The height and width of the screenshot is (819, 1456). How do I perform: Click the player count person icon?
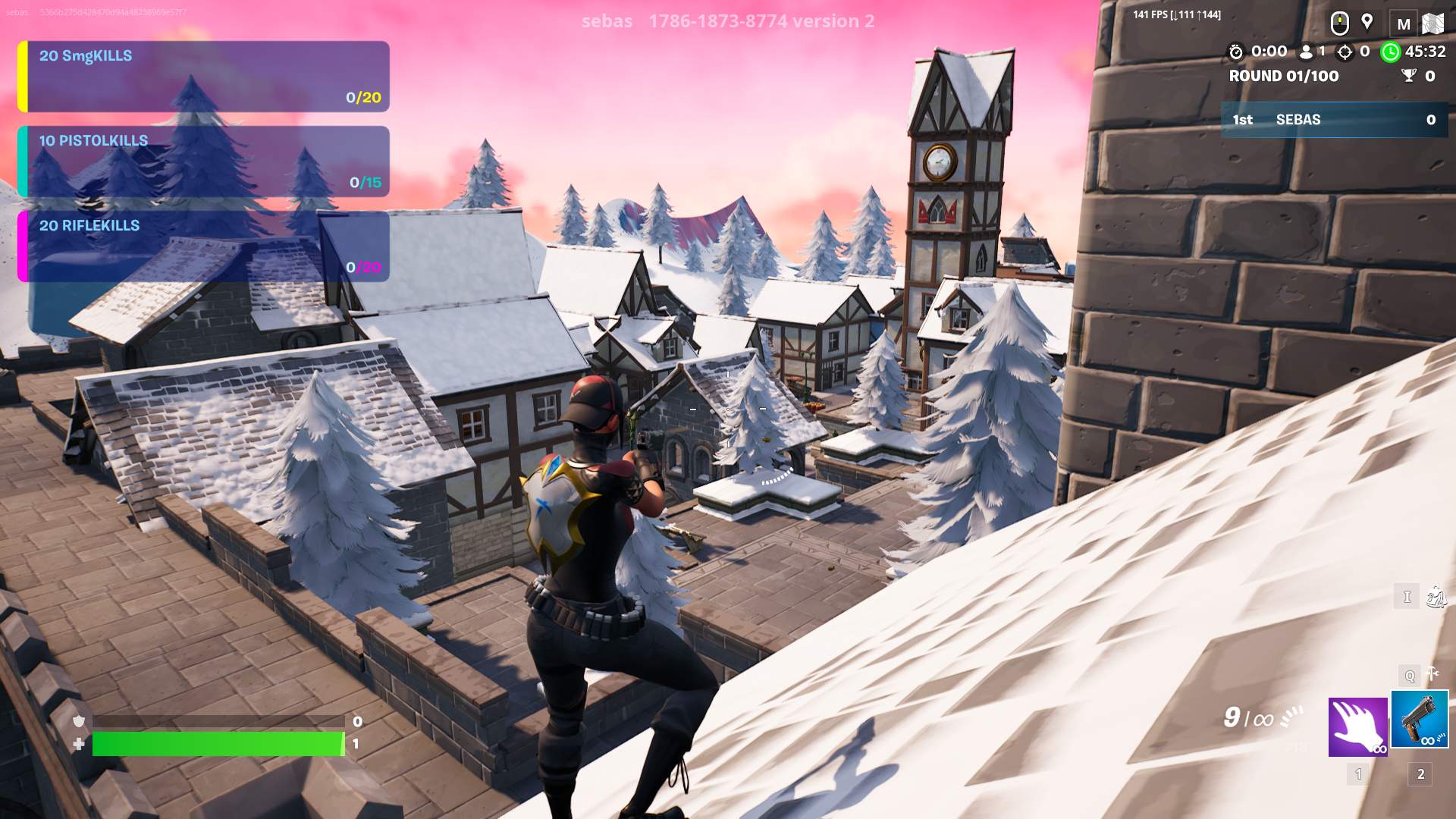point(1307,53)
